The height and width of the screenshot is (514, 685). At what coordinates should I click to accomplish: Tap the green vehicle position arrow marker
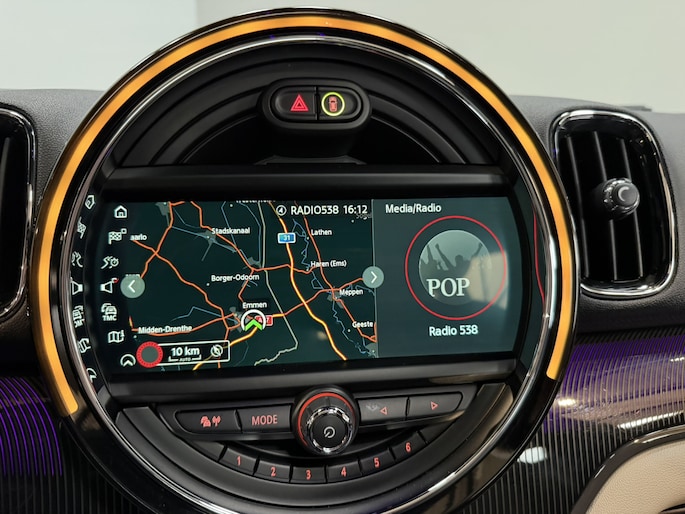coord(254,322)
